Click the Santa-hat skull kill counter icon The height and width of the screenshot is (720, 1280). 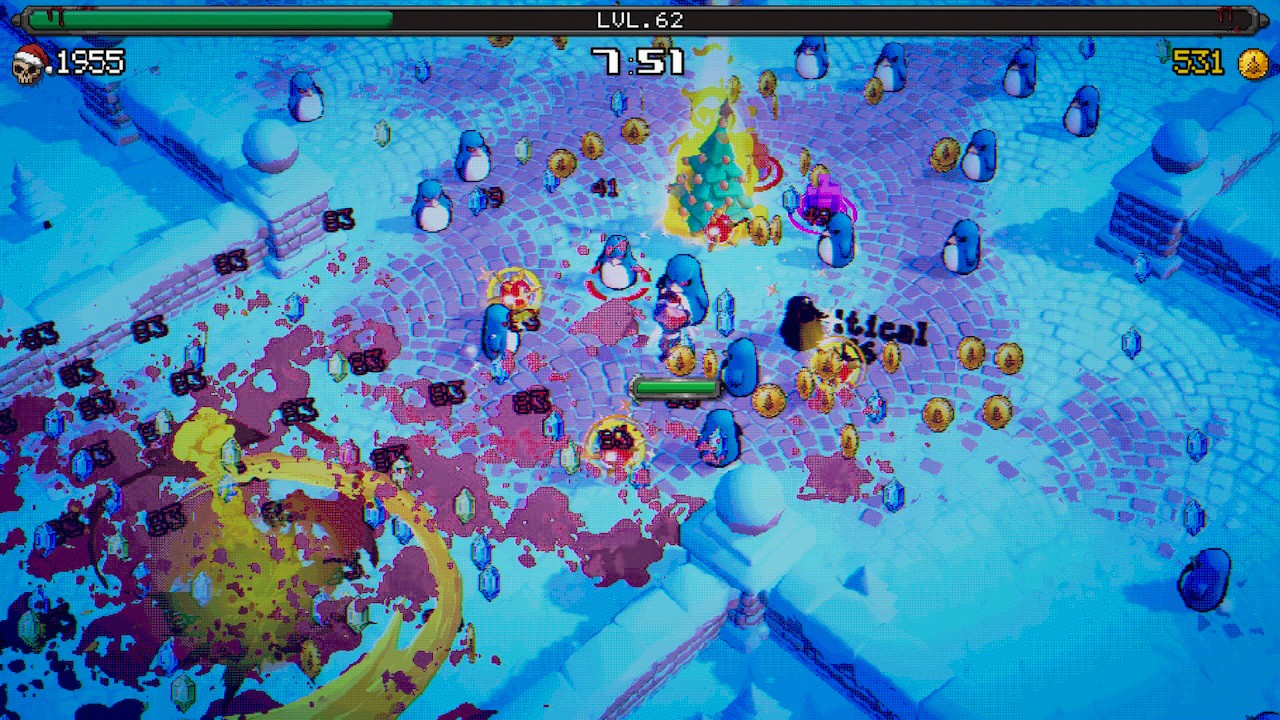(x=28, y=62)
